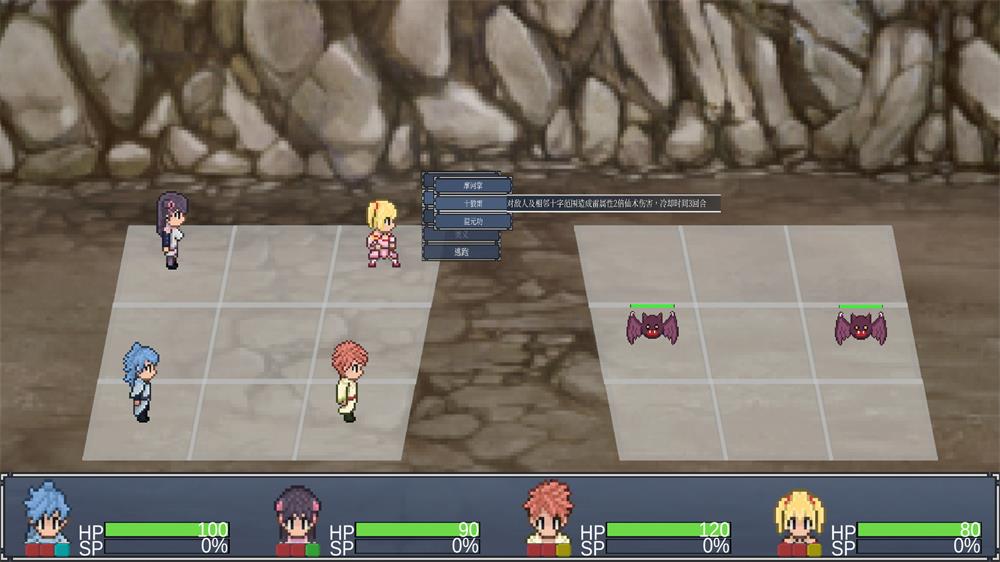Screen dimensions: 1000x562
Task: Choose 逃跑 to flee the battle
Action: pyautogui.click(x=462, y=252)
